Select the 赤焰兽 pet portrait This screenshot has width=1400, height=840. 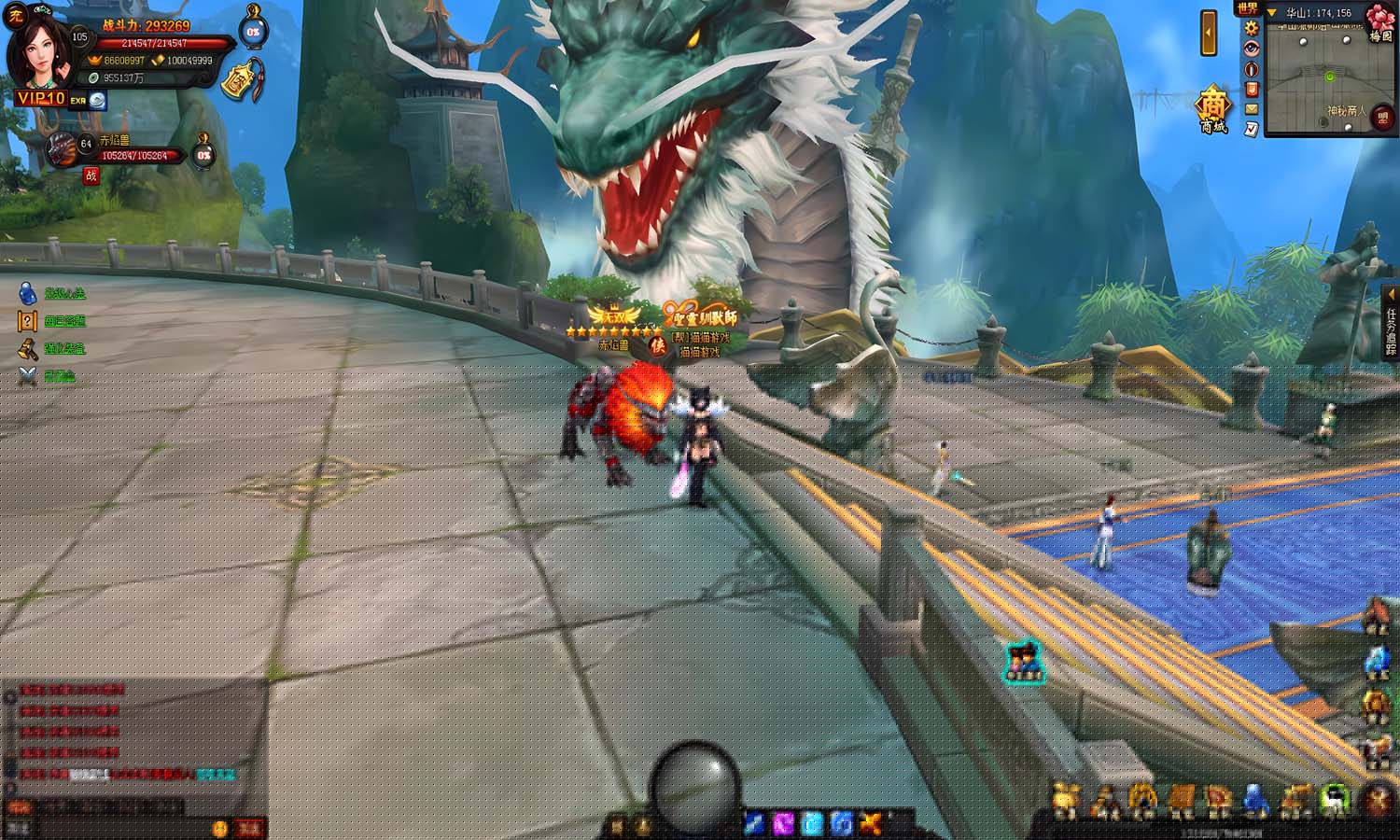coord(64,149)
